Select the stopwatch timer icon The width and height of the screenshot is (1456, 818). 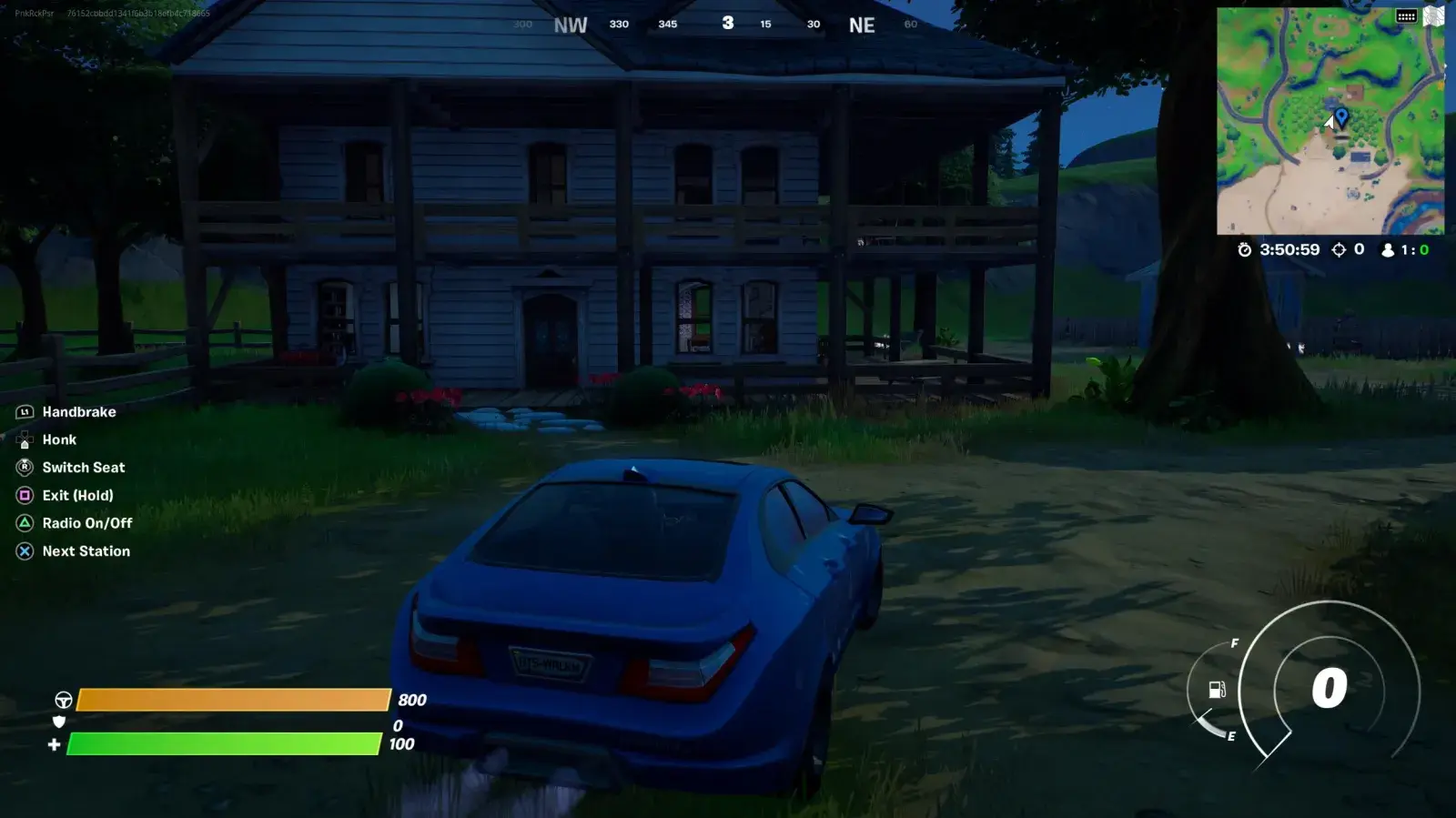pyautogui.click(x=1244, y=249)
